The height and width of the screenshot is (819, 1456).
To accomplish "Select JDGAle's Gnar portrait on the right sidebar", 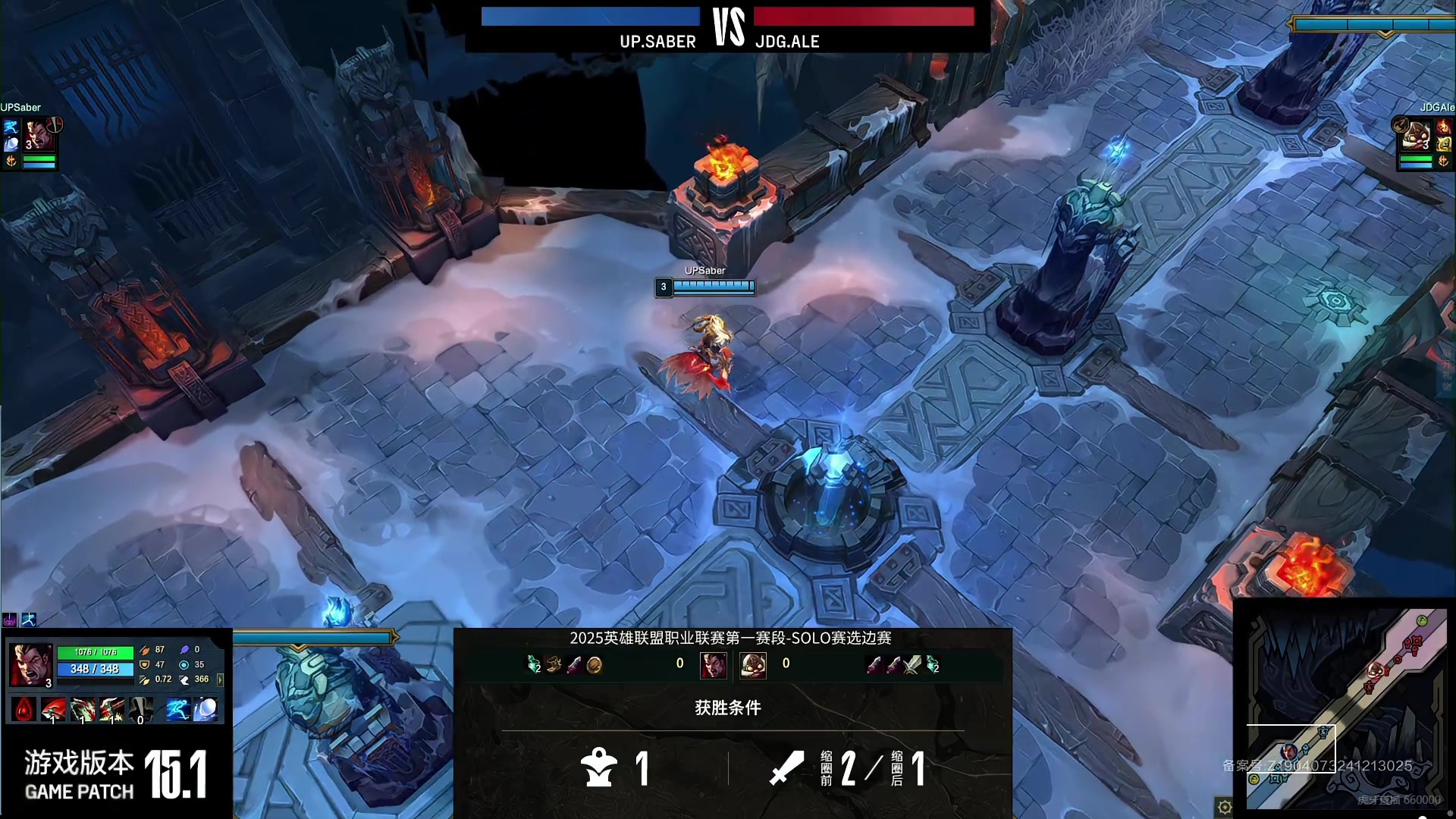I will 1415,135.
